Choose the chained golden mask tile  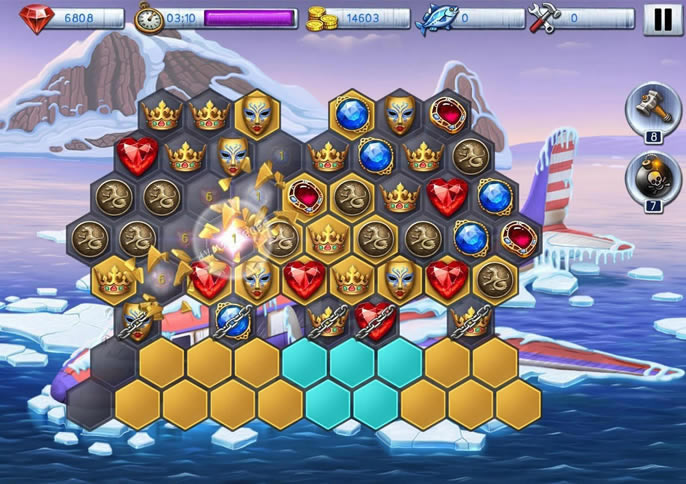(138, 319)
